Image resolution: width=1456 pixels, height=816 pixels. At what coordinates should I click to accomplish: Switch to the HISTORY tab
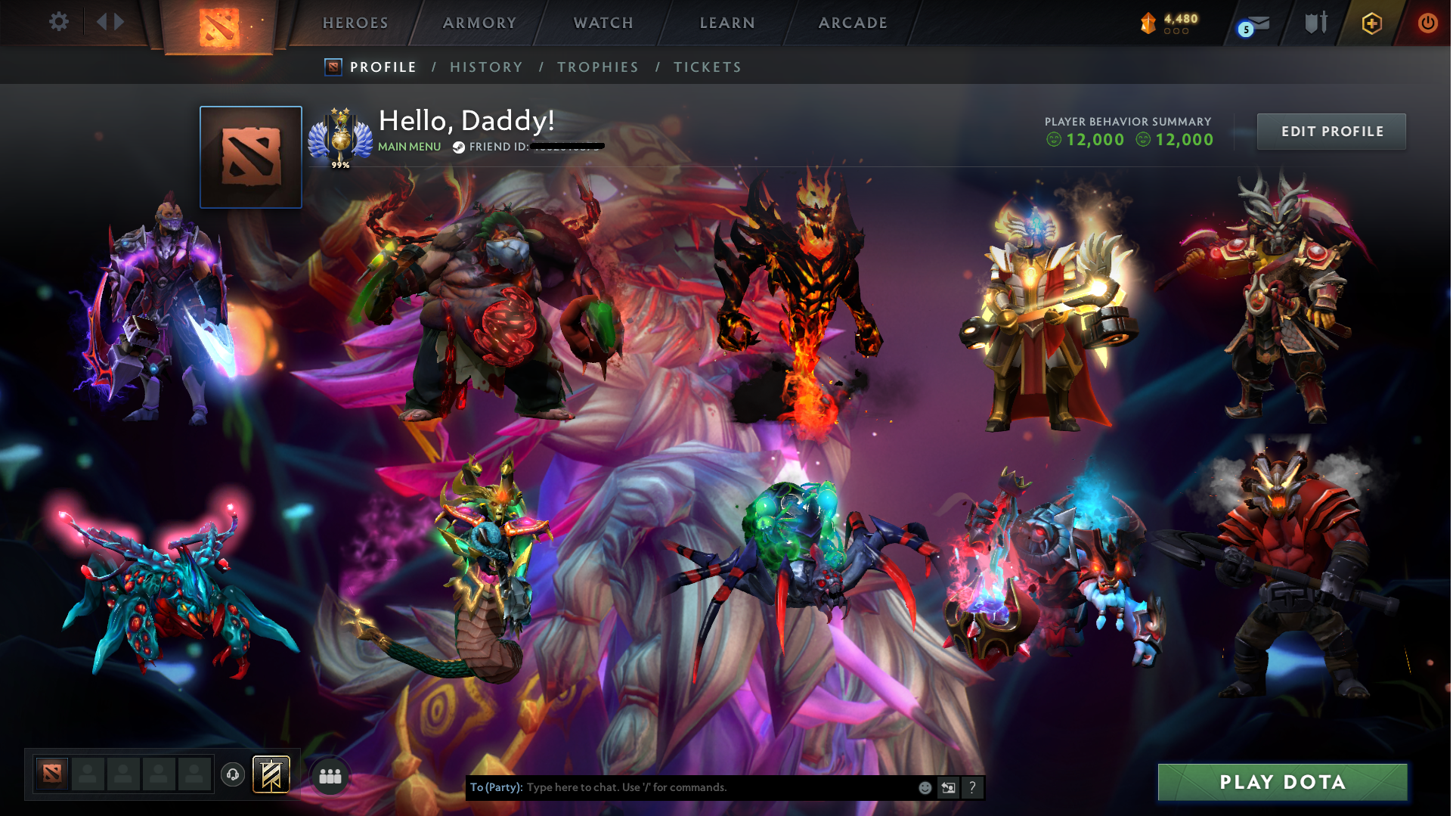click(x=486, y=67)
